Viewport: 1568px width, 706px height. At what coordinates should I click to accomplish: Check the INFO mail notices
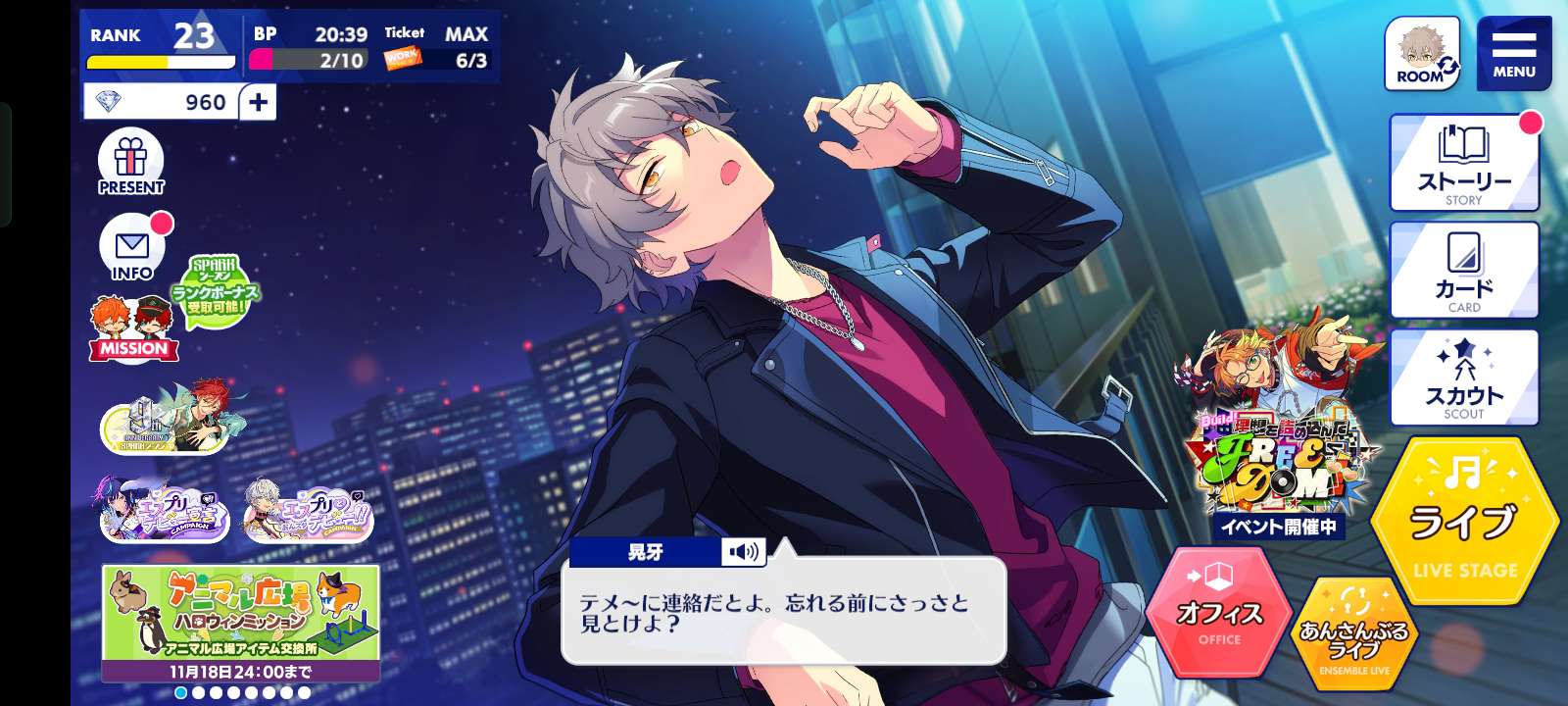click(x=131, y=247)
